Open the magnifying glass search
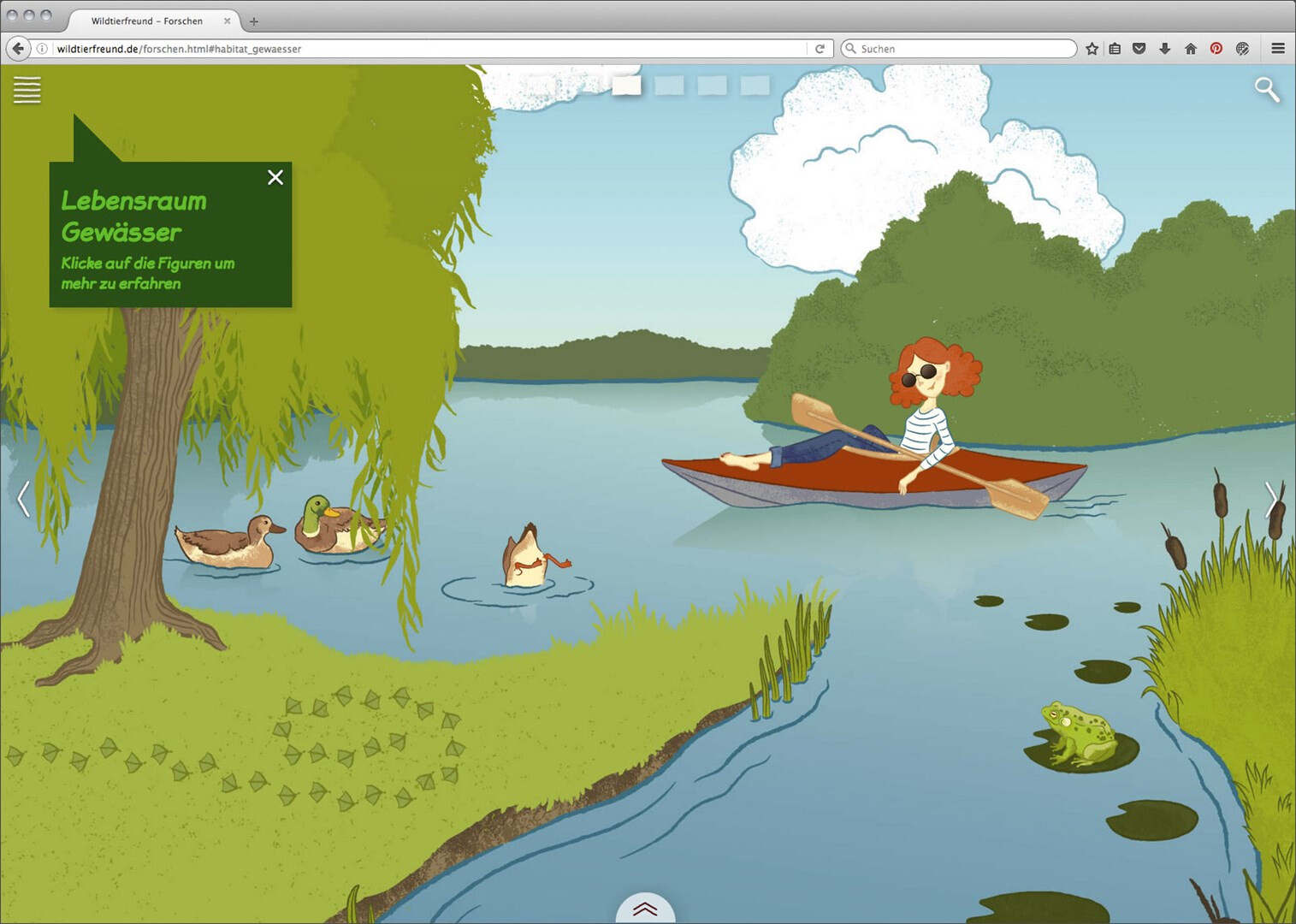1296x924 pixels. click(x=1267, y=89)
